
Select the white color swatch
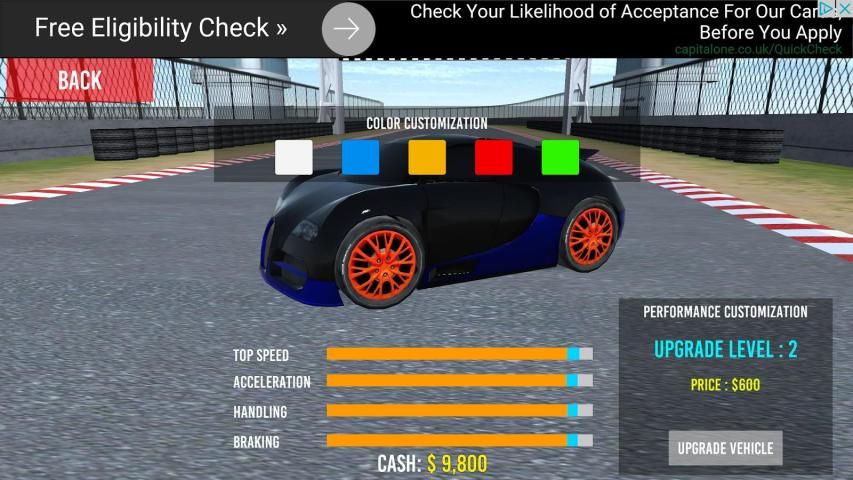(x=294, y=158)
